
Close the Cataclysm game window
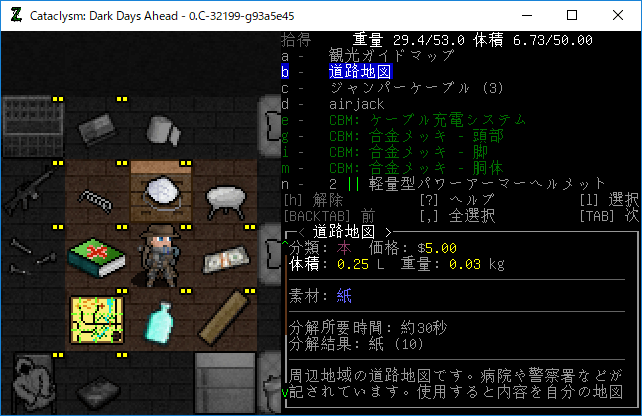(618, 15)
